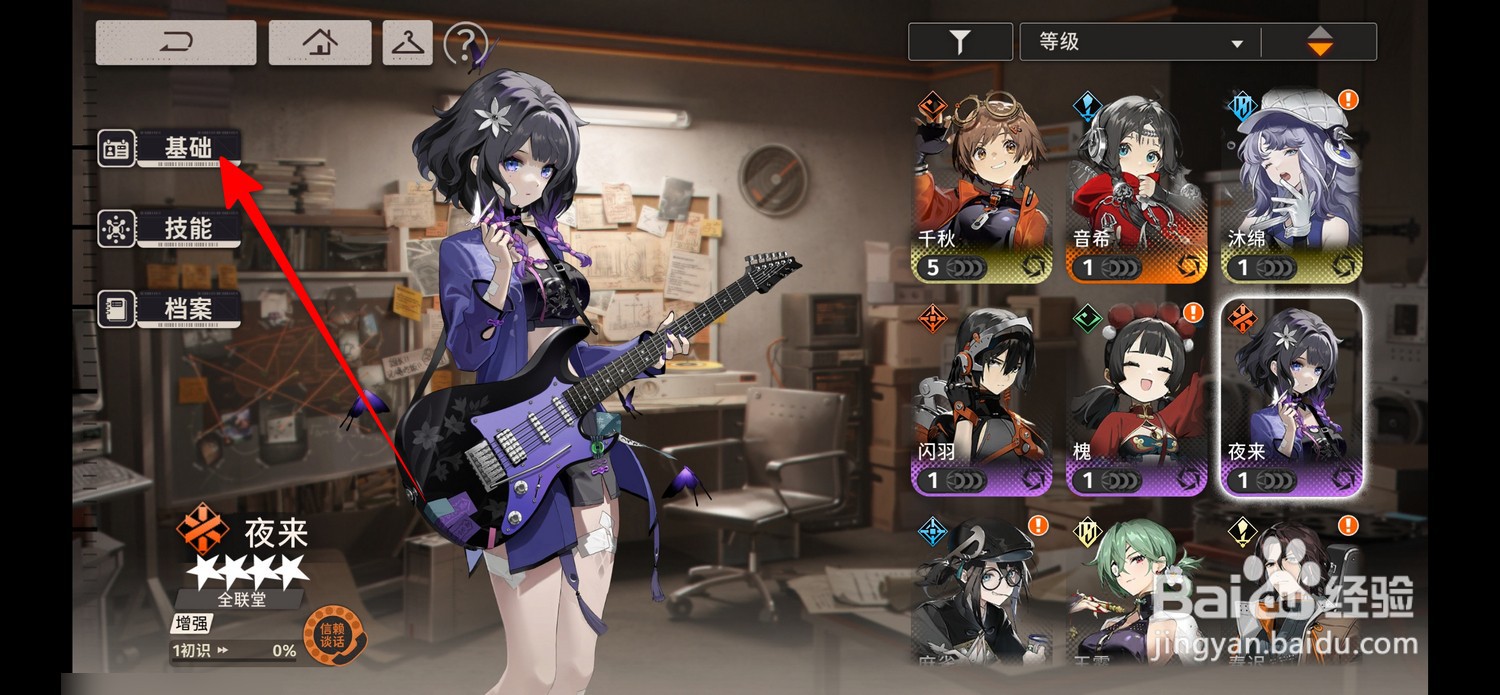Return to the home screen
The height and width of the screenshot is (695, 1500).
coord(320,43)
